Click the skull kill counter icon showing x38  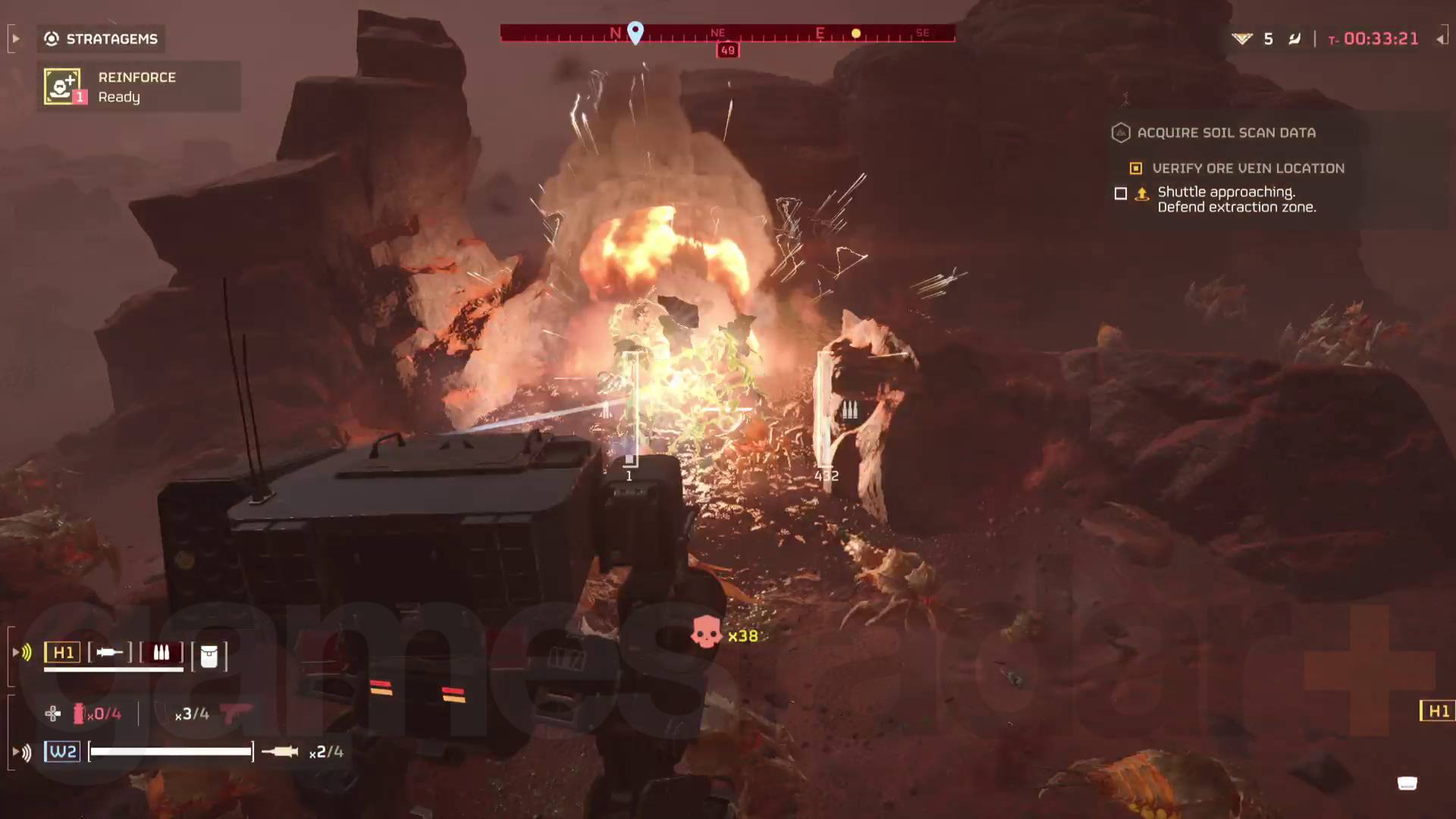707,635
